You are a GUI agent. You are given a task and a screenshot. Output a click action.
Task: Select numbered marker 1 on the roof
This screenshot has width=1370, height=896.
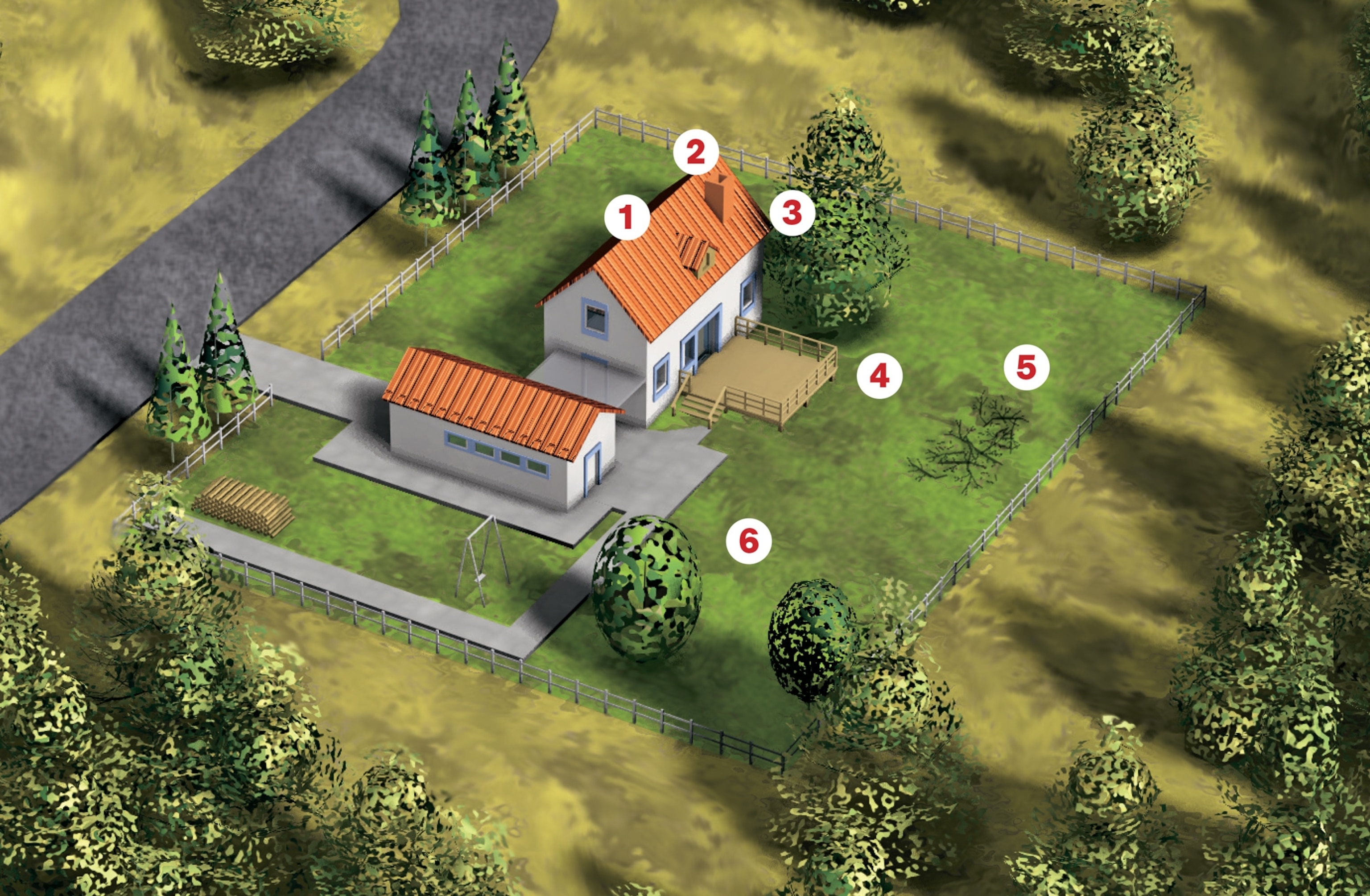pyautogui.click(x=627, y=217)
